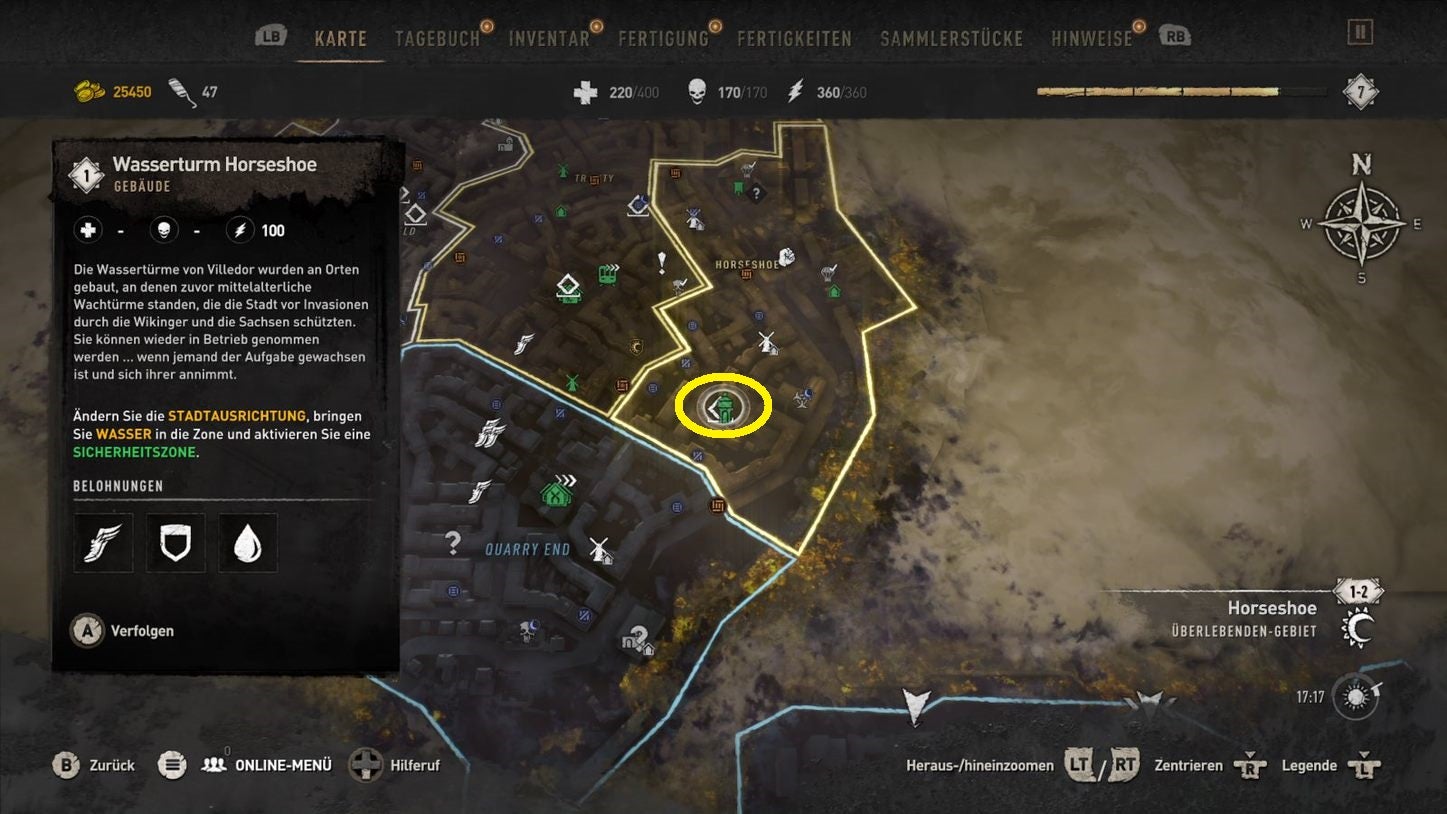Click the winged-shoe reward icon under Belohnungen
The image size is (1447, 814).
tap(102, 543)
